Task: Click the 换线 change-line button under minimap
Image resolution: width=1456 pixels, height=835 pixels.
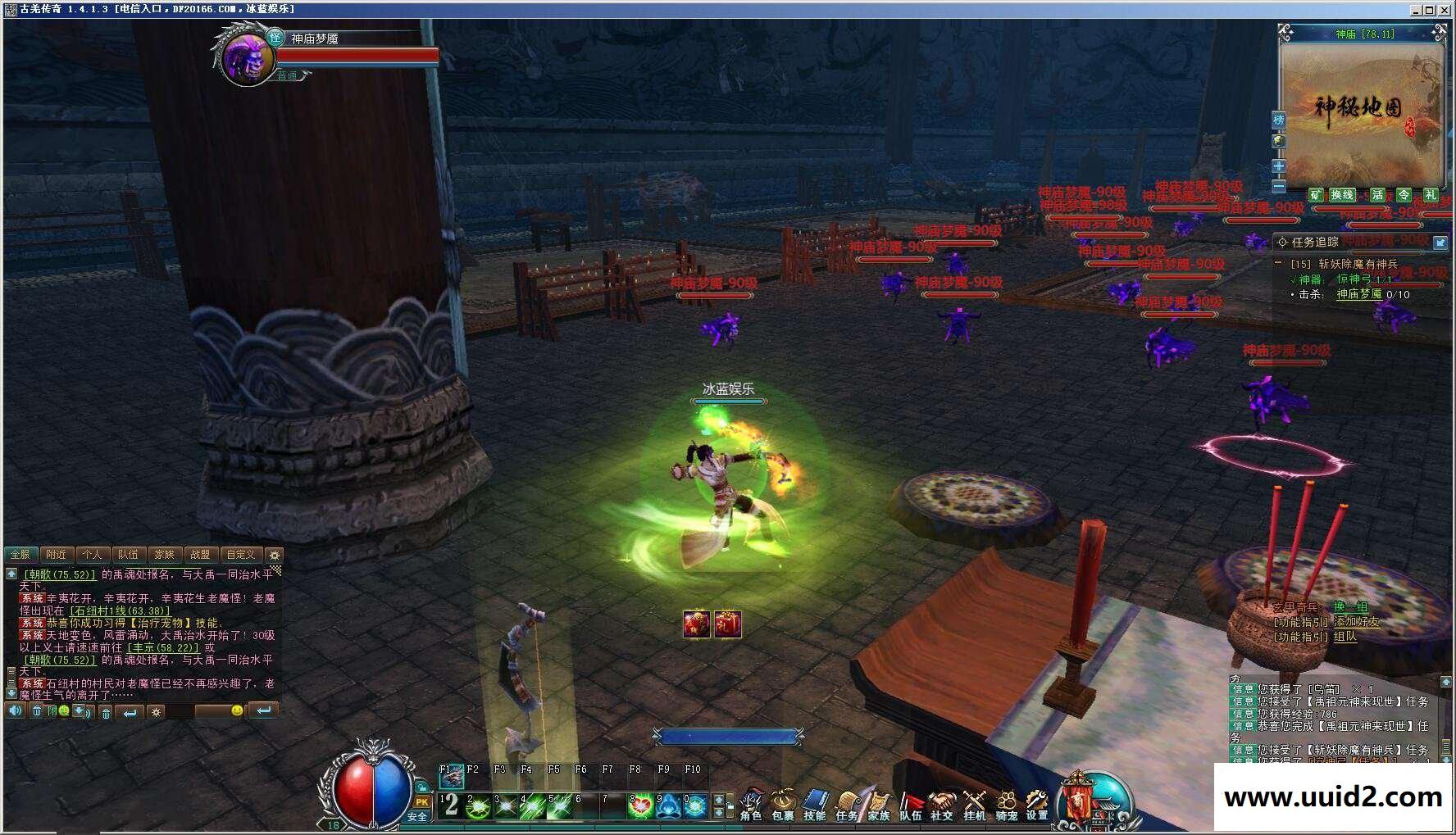Action: click(1342, 195)
